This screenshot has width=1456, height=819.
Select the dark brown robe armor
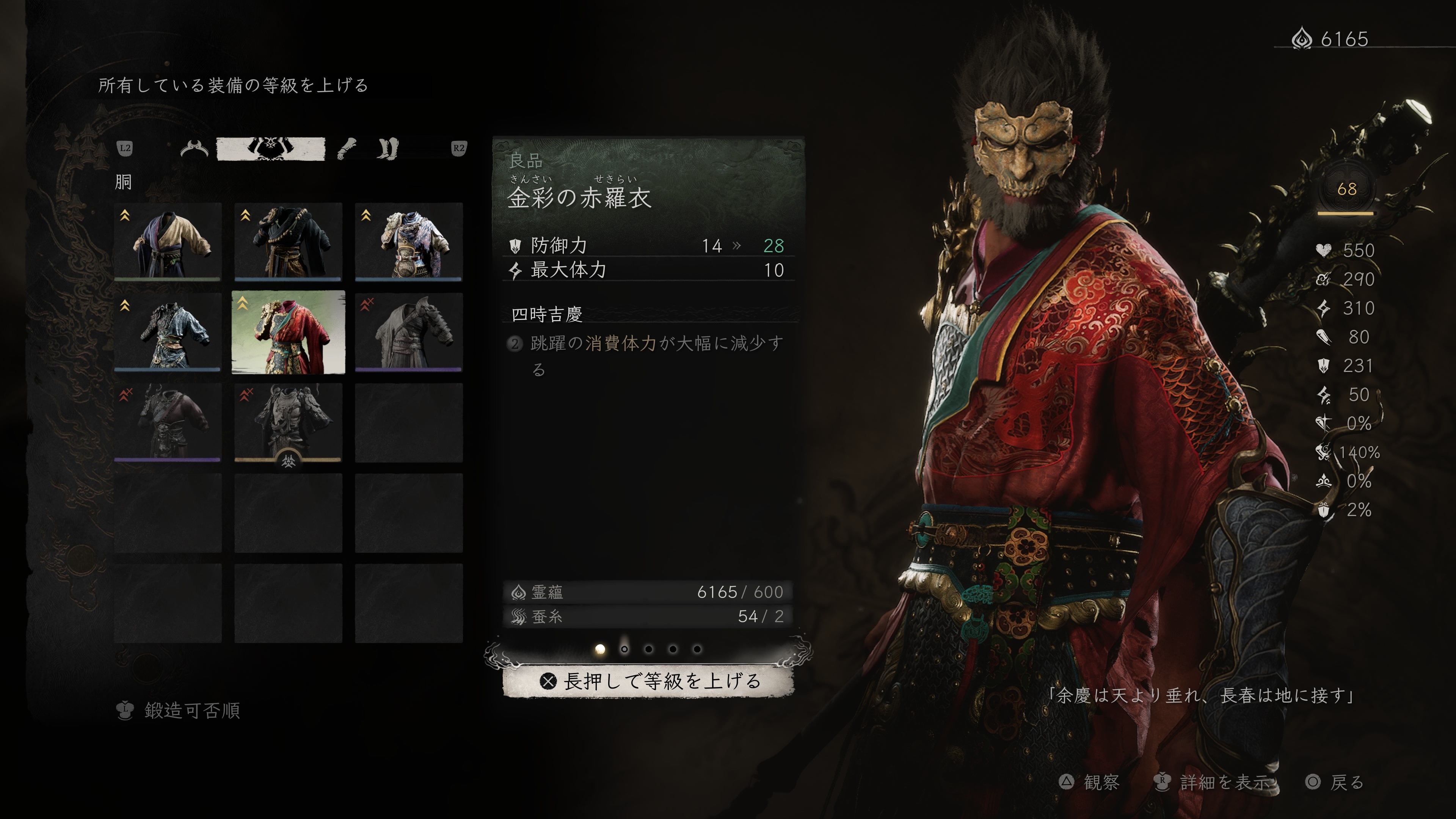[x=167, y=423]
